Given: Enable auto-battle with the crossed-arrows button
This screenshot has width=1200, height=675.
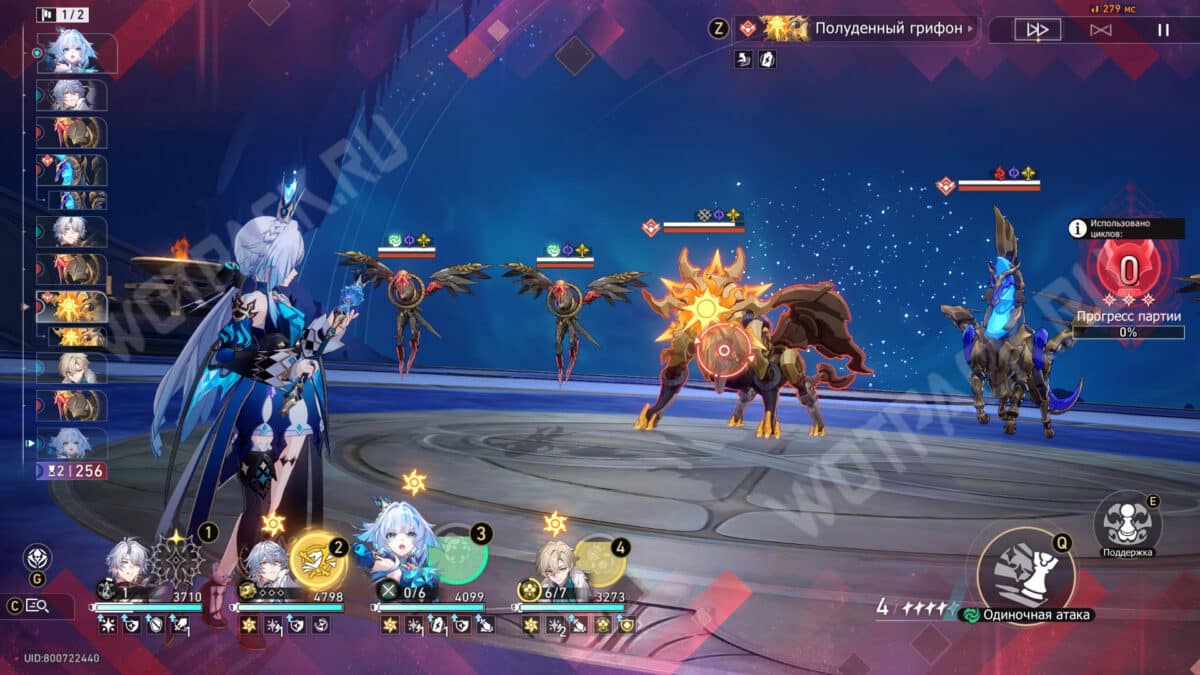Looking at the screenshot, I should (1100, 30).
